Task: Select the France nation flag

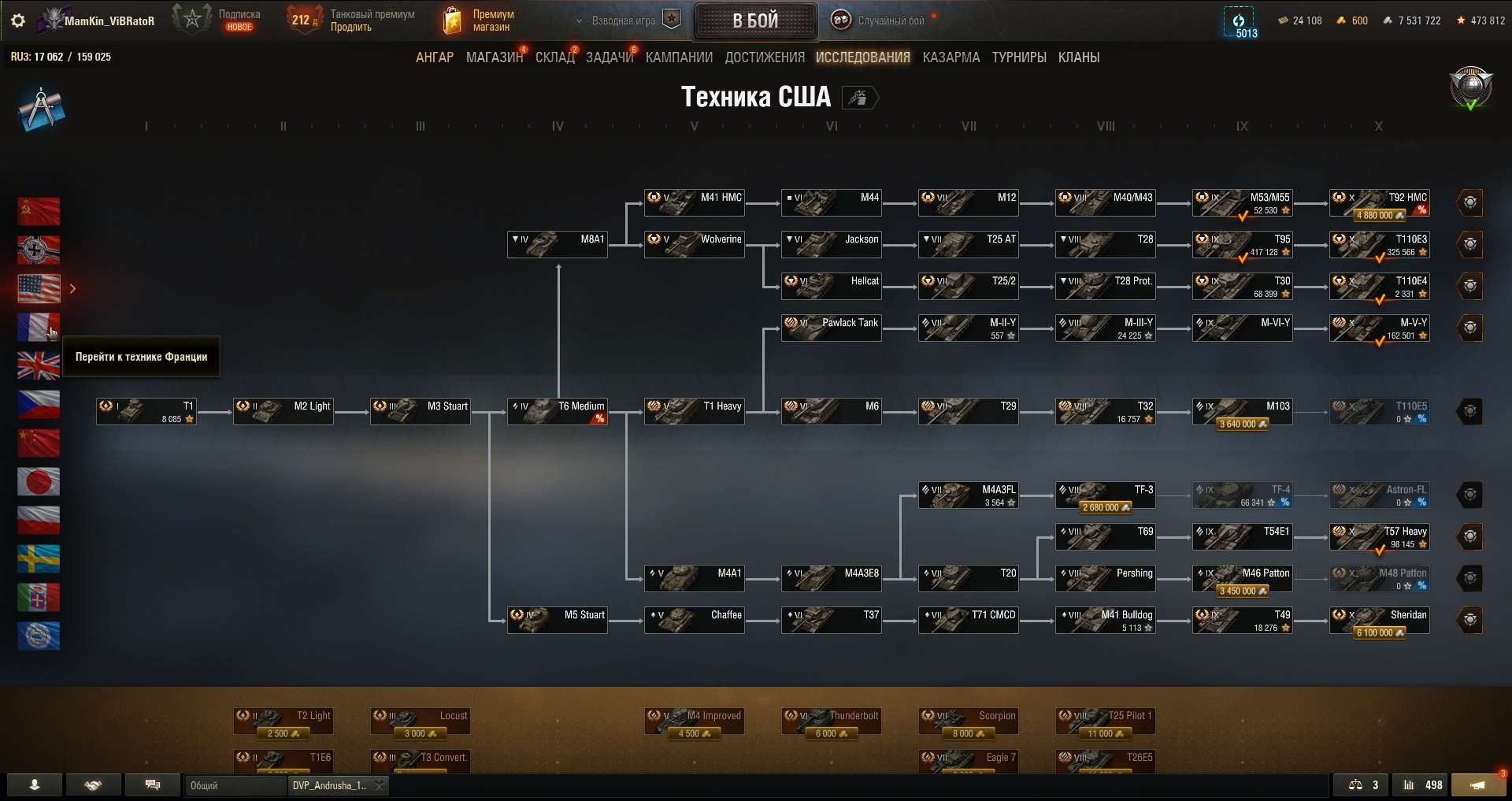Action: pyautogui.click(x=38, y=327)
